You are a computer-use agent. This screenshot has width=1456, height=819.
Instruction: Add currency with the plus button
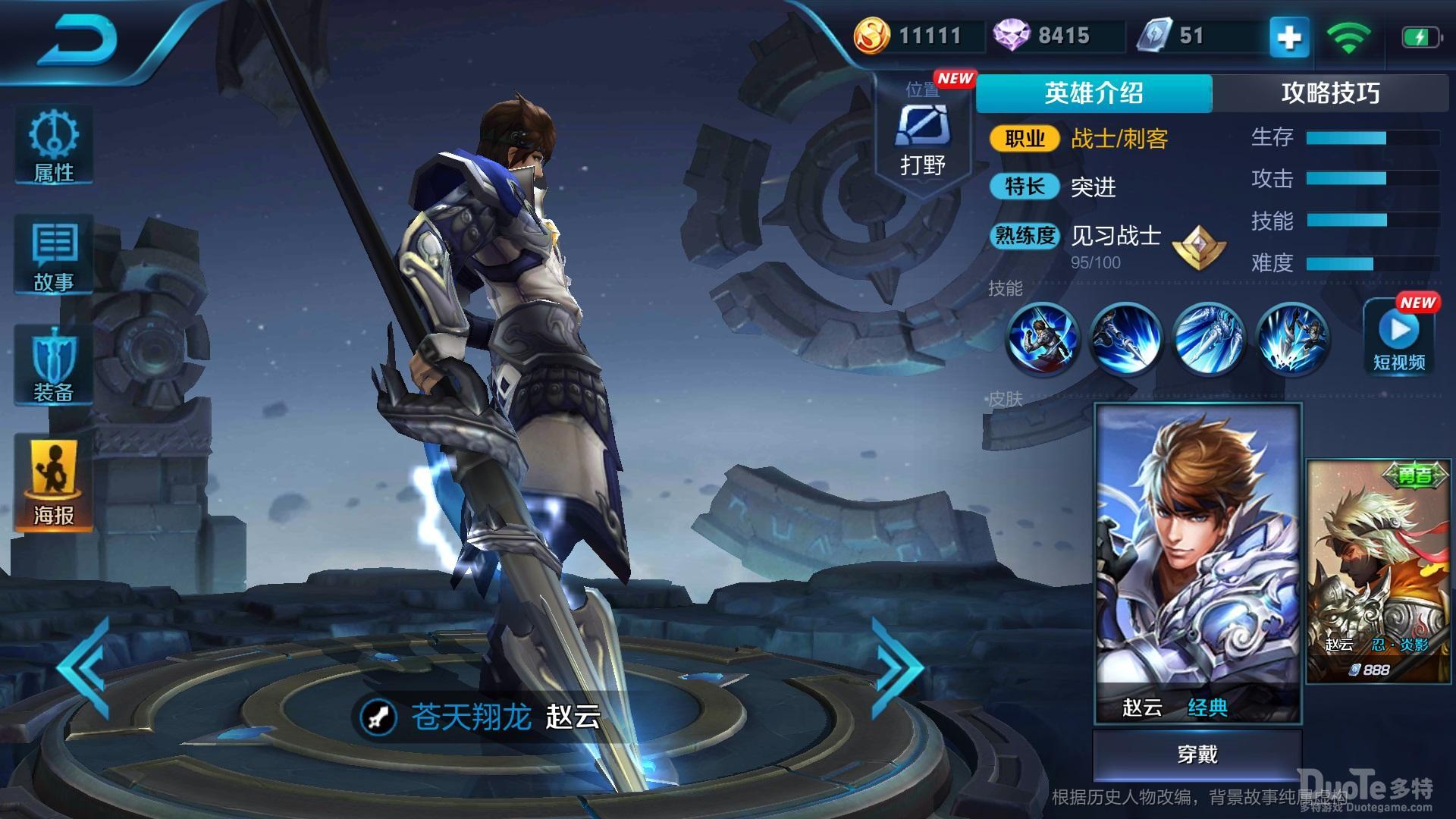pos(1289,37)
